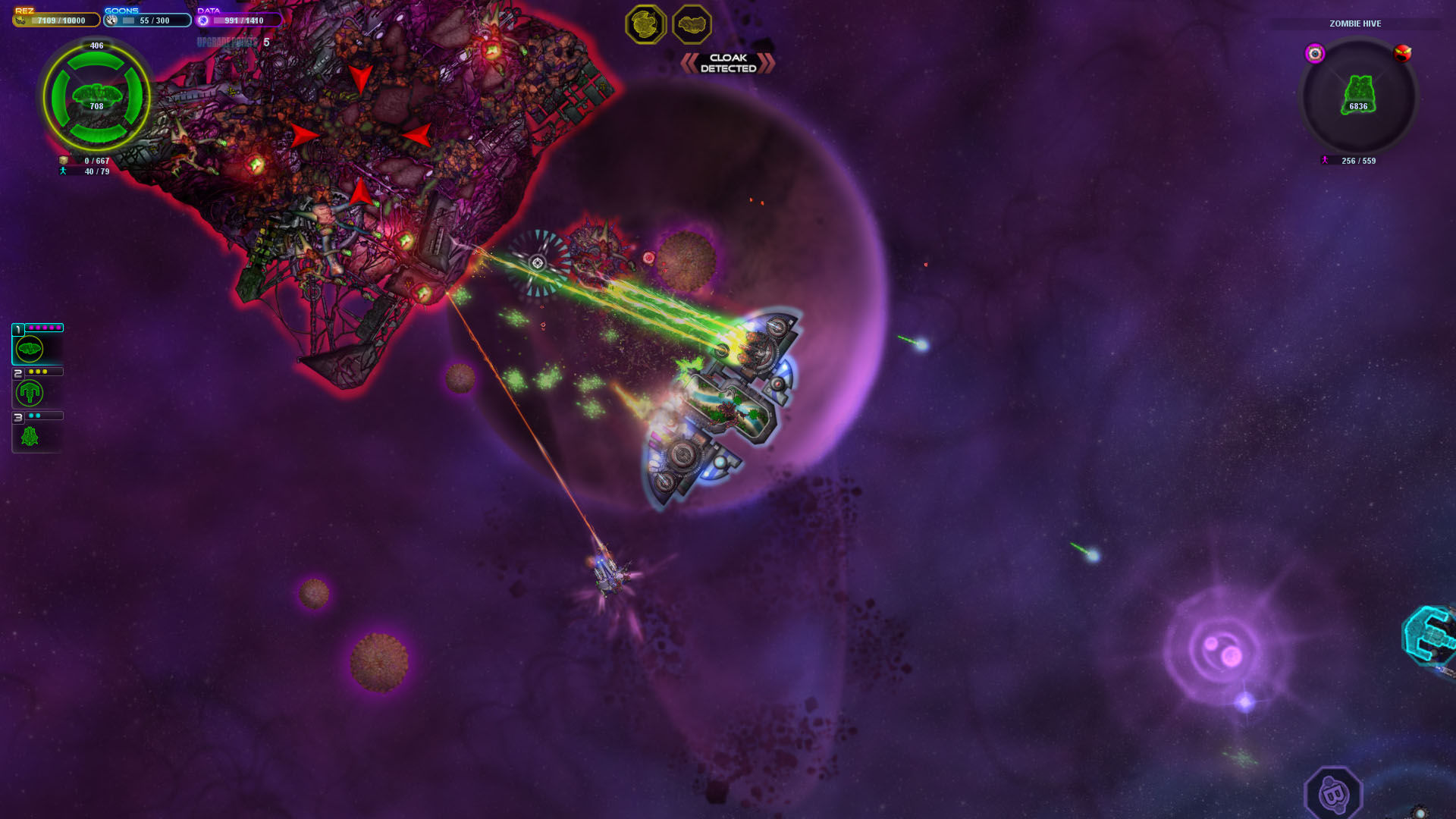The height and width of the screenshot is (819, 1456).
Task: Click the second yellow octagonal objective icon
Action: click(691, 24)
